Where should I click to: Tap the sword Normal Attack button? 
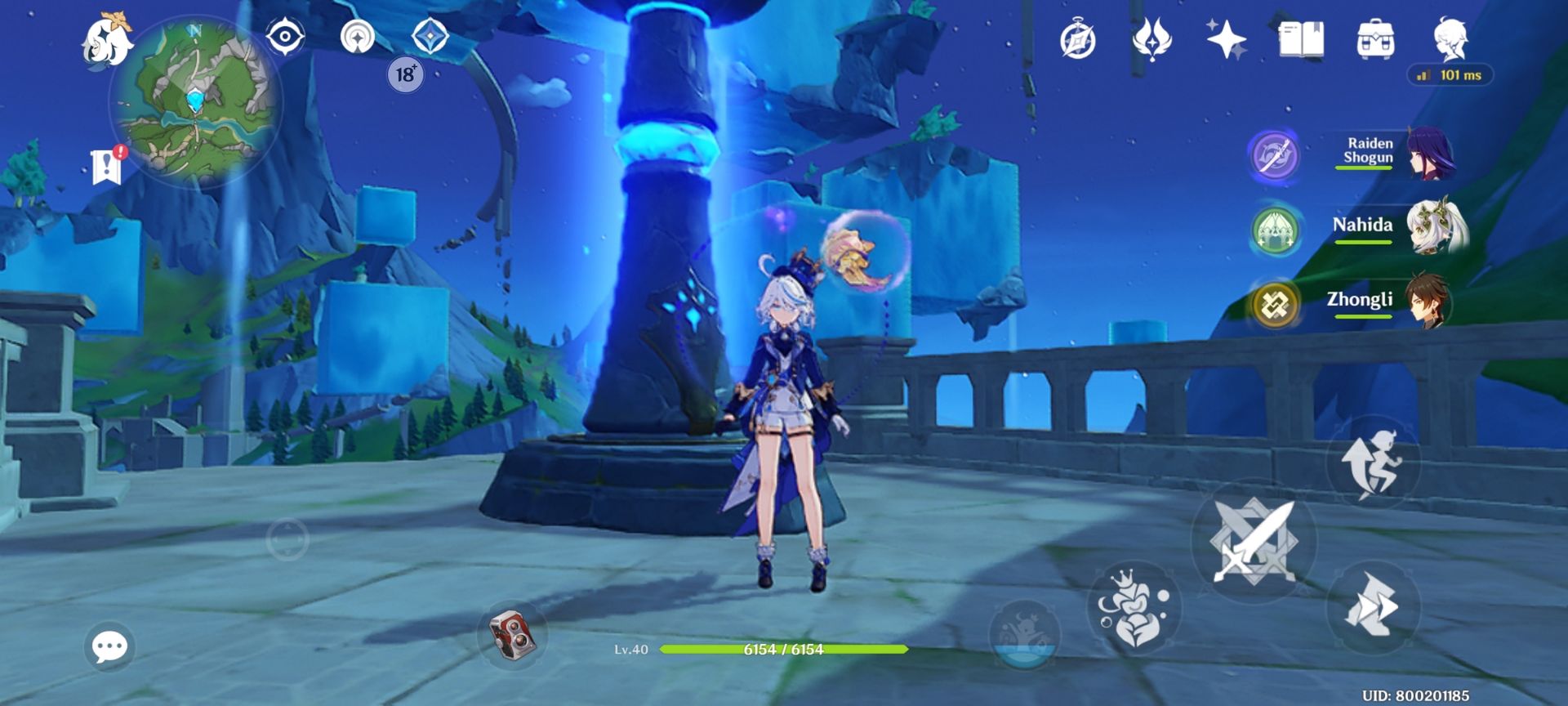(1254, 540)
